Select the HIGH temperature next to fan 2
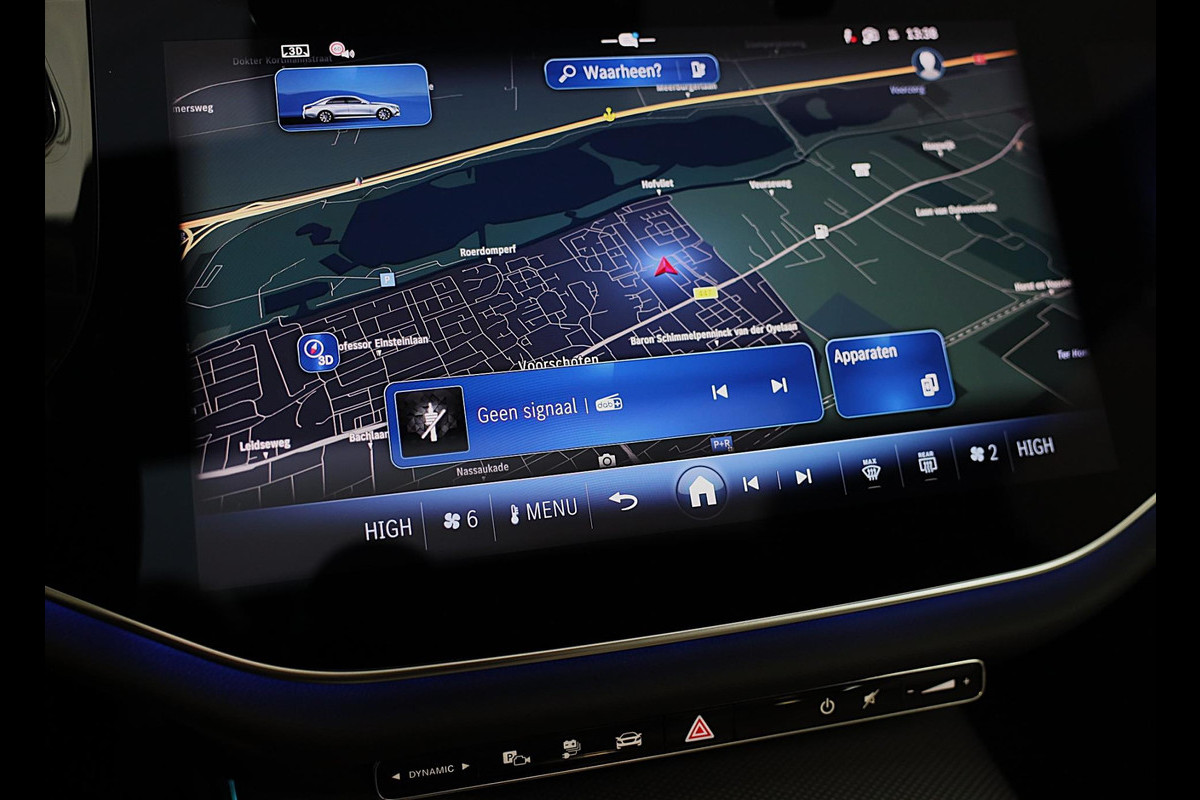The width and height of the screenshot is (1200, 800). click(x=1034, y=447)
